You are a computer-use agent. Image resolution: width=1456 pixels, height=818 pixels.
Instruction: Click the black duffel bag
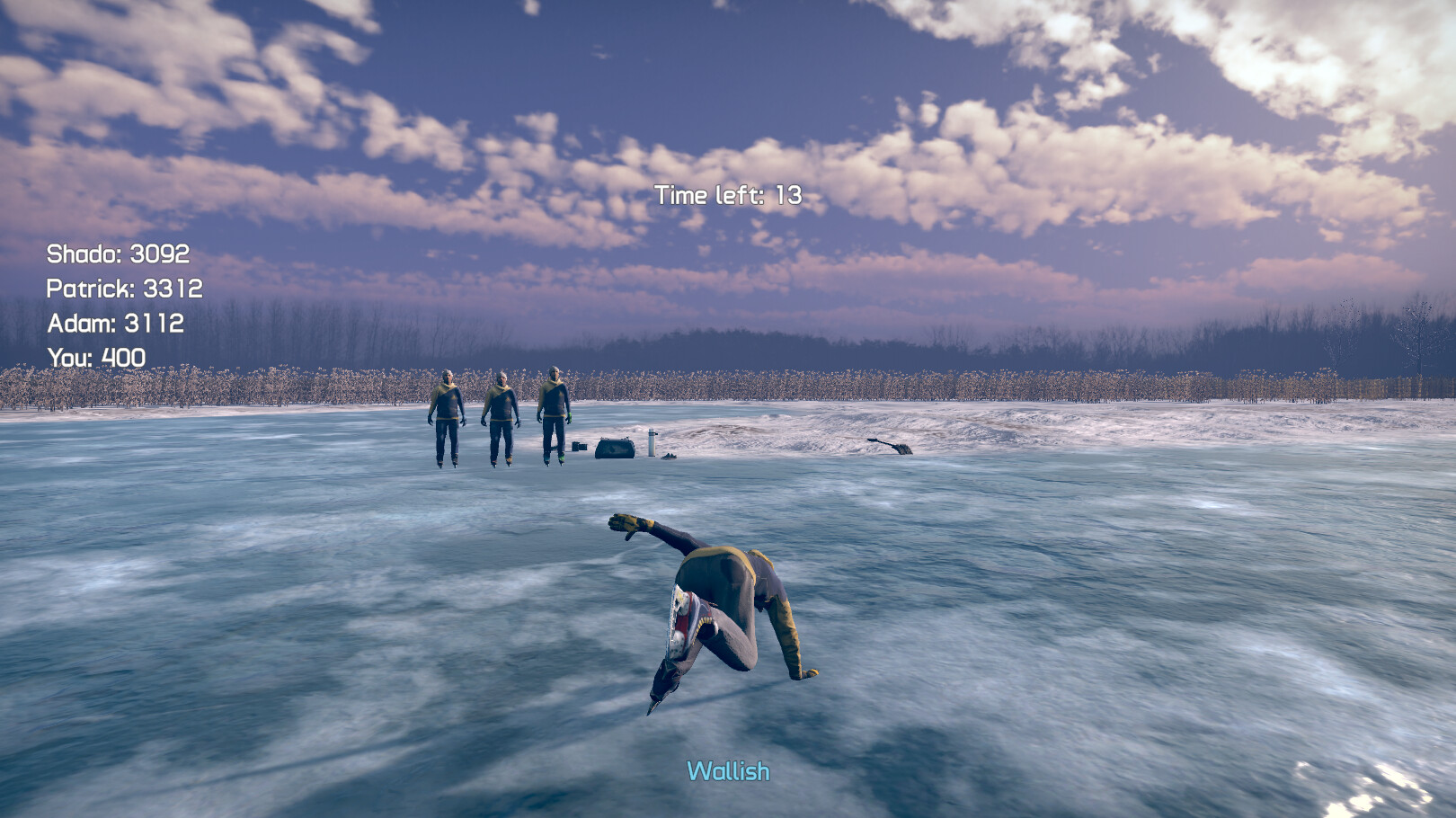[x=615, y=448]
